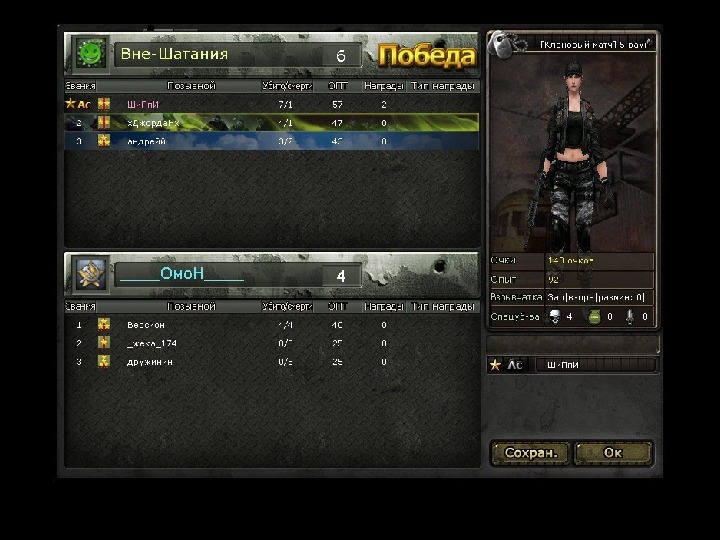The image size is (720, 540).
Task: Click the ОмоН clan star emblem
Action: pos(91,274)
